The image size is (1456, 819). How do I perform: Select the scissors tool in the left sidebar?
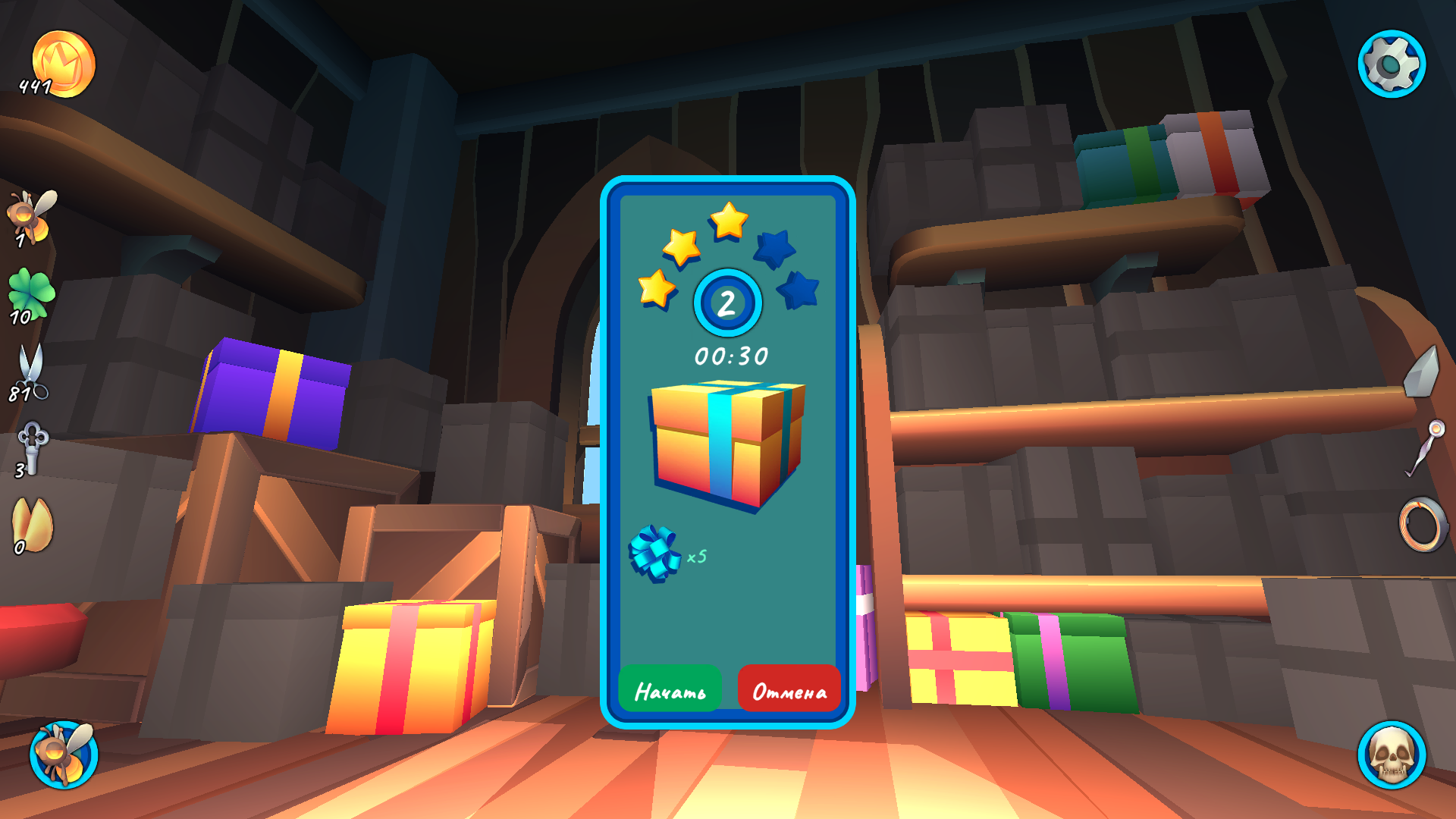tap(30, 372)
